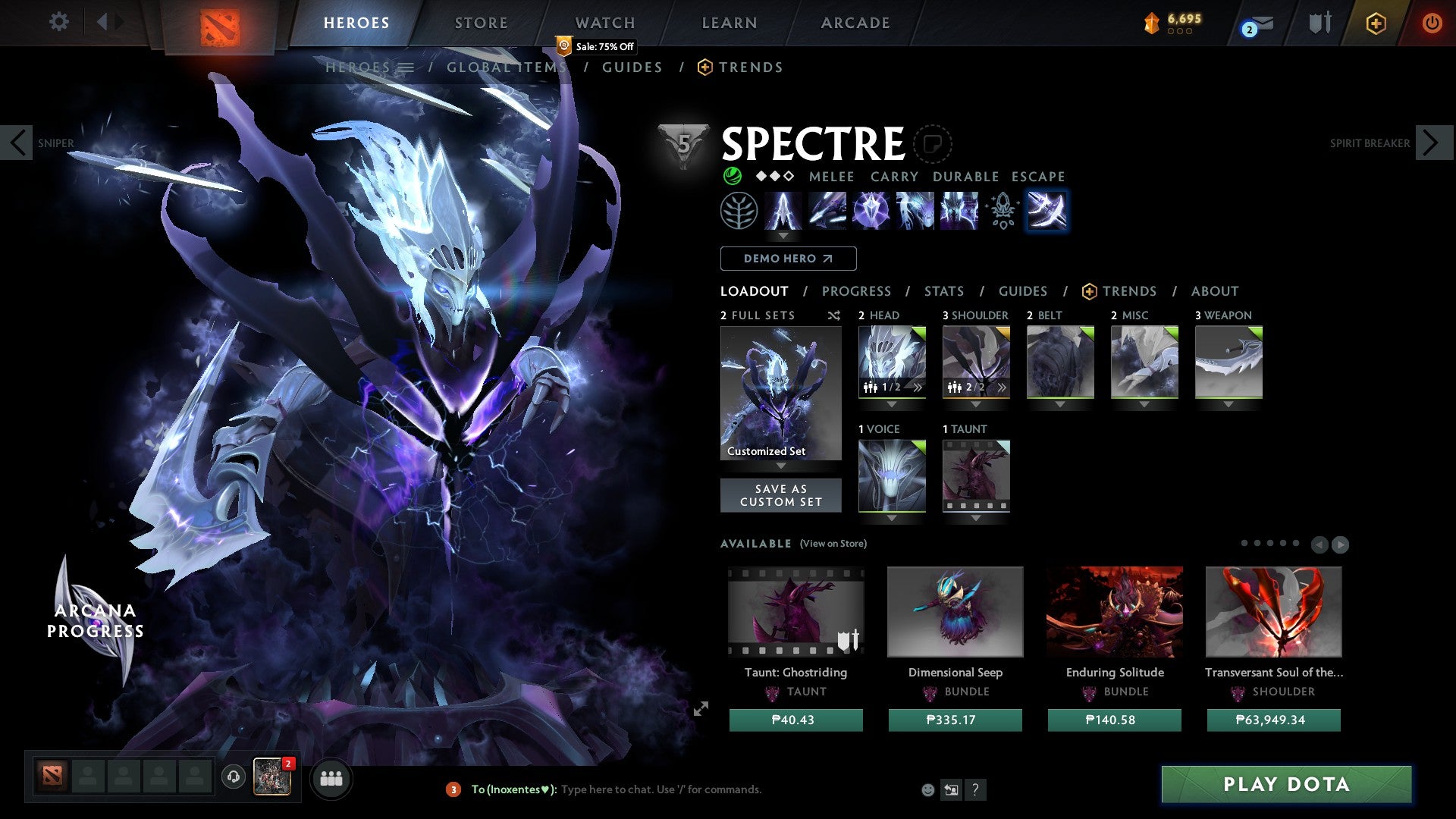
Task: Open the heroes list hamburger menu
Action: [x=407, y=67]
